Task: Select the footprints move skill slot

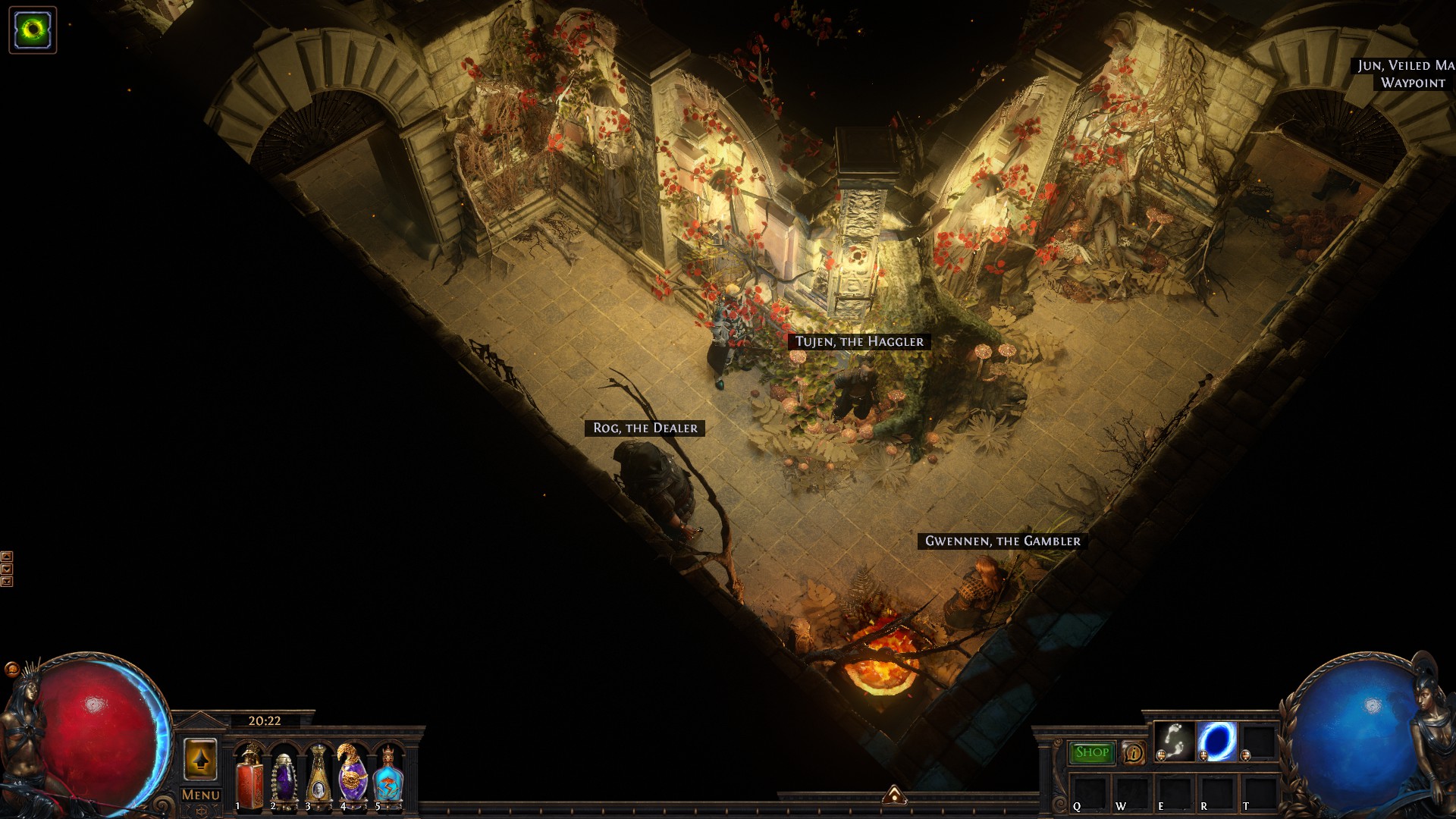Action: coord(1174,741)
